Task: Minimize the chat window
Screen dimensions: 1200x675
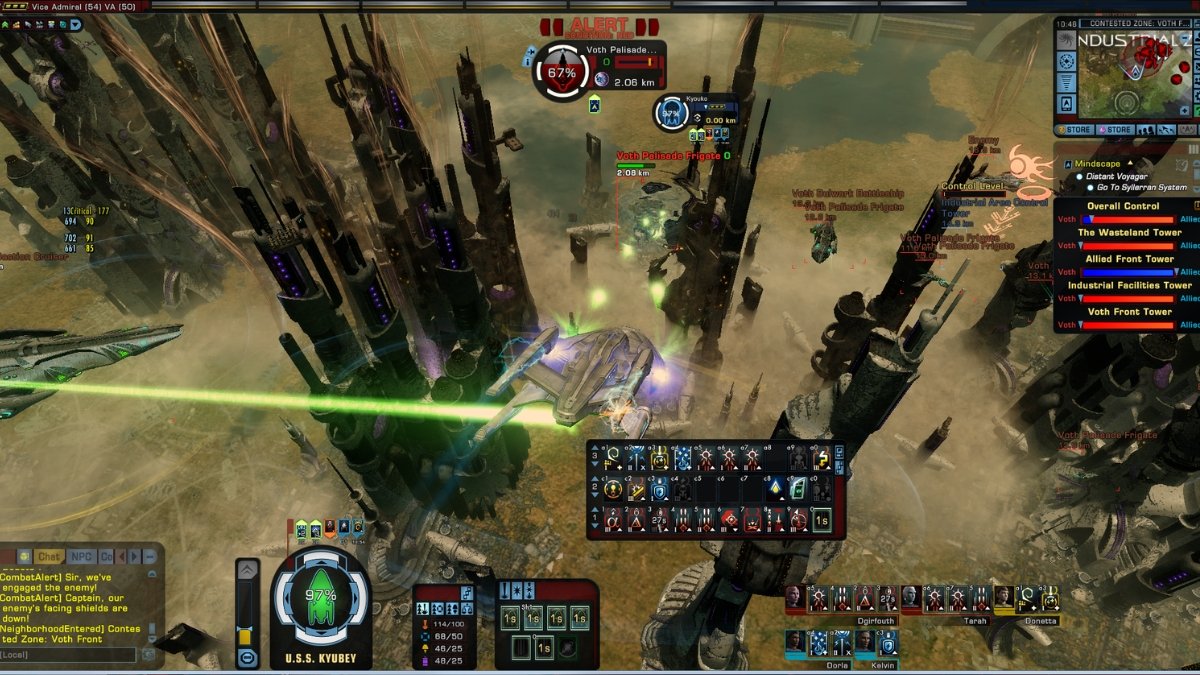Action: [150, 556]
